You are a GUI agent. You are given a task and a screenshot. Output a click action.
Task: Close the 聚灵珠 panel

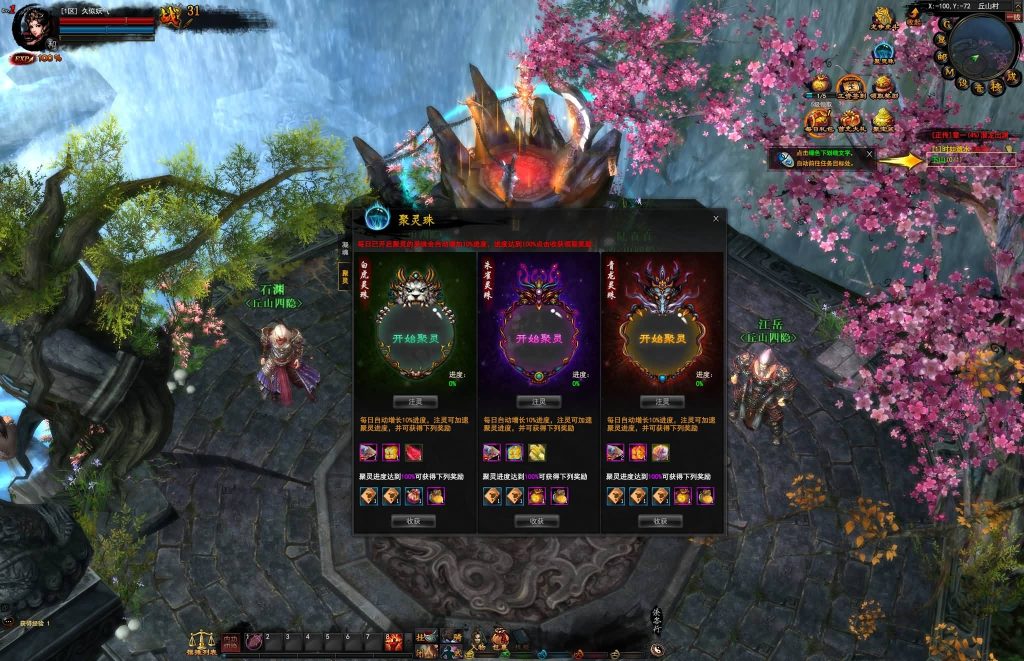(x=715, y=218)
